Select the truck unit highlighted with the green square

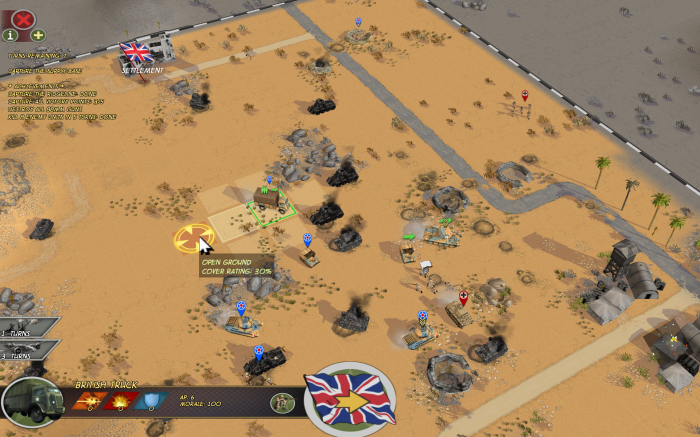click(x=267, y=200)
